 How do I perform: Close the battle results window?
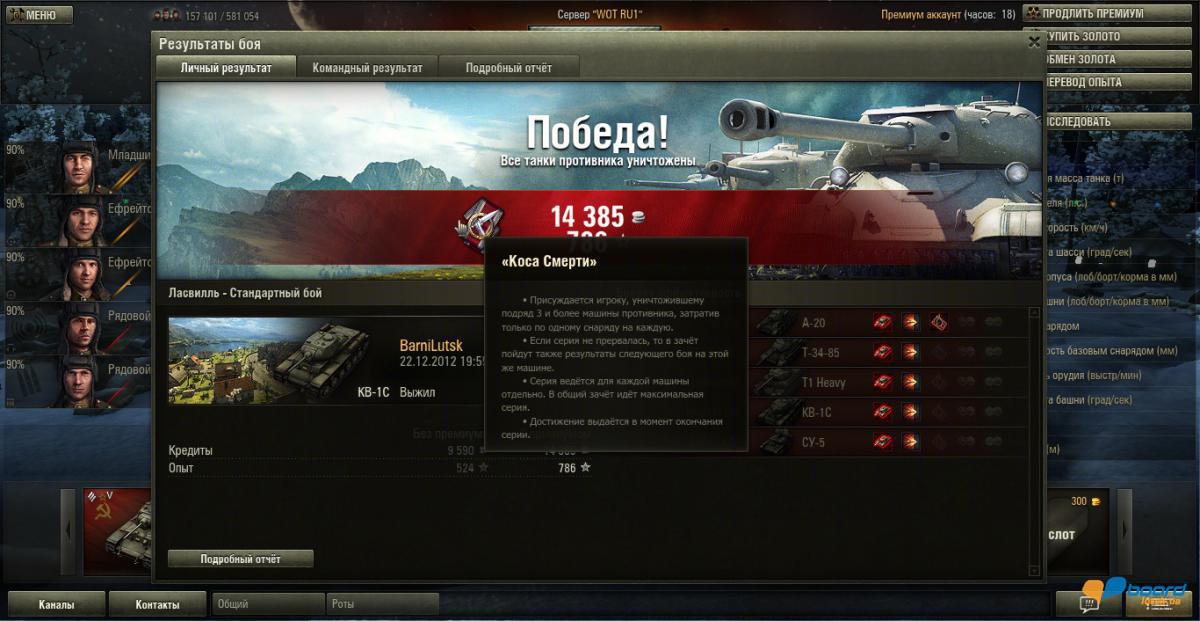pyautogui.click(x=1034, y=43)
